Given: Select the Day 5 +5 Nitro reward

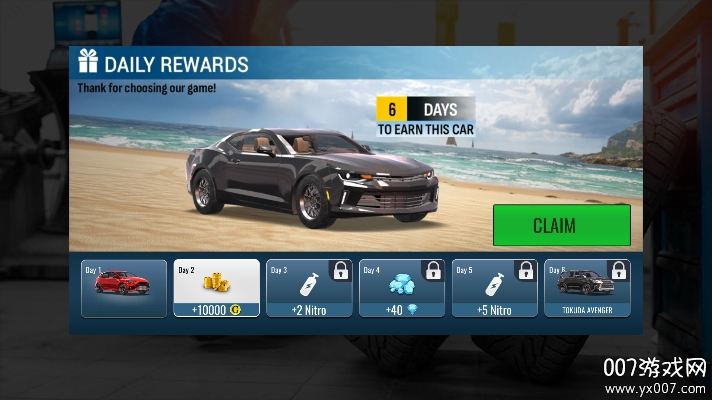Looking at the screenshot, I should coord(494,288).
